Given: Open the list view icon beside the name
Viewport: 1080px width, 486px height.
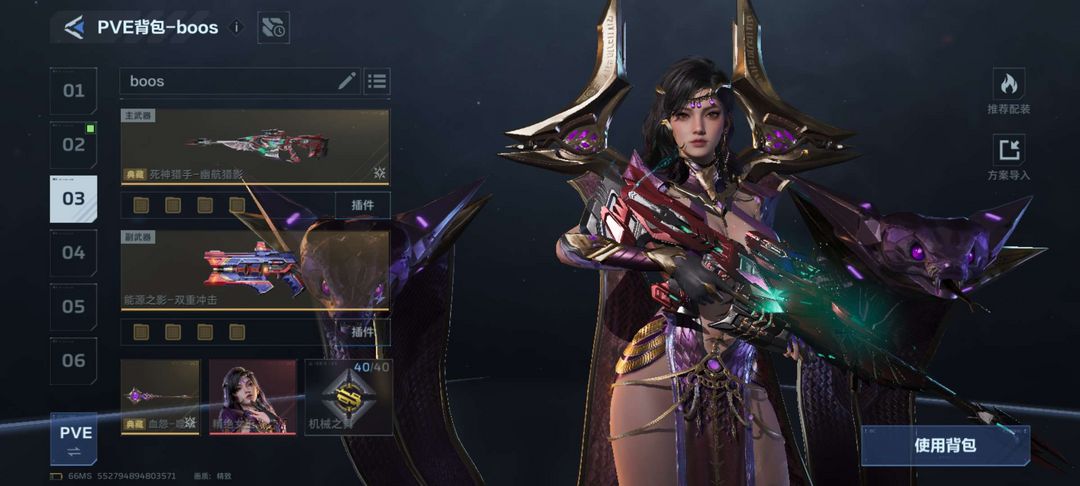Looking at the screenshot, I should (377, 81).
